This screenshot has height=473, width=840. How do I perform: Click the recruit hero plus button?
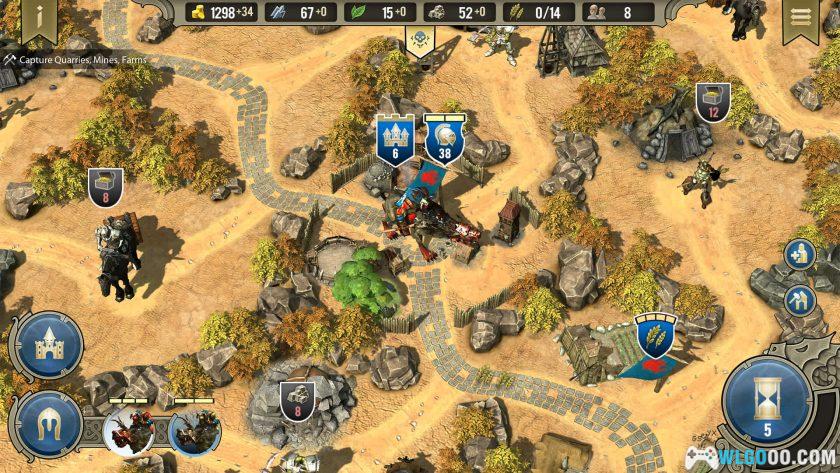coord(799,256)
